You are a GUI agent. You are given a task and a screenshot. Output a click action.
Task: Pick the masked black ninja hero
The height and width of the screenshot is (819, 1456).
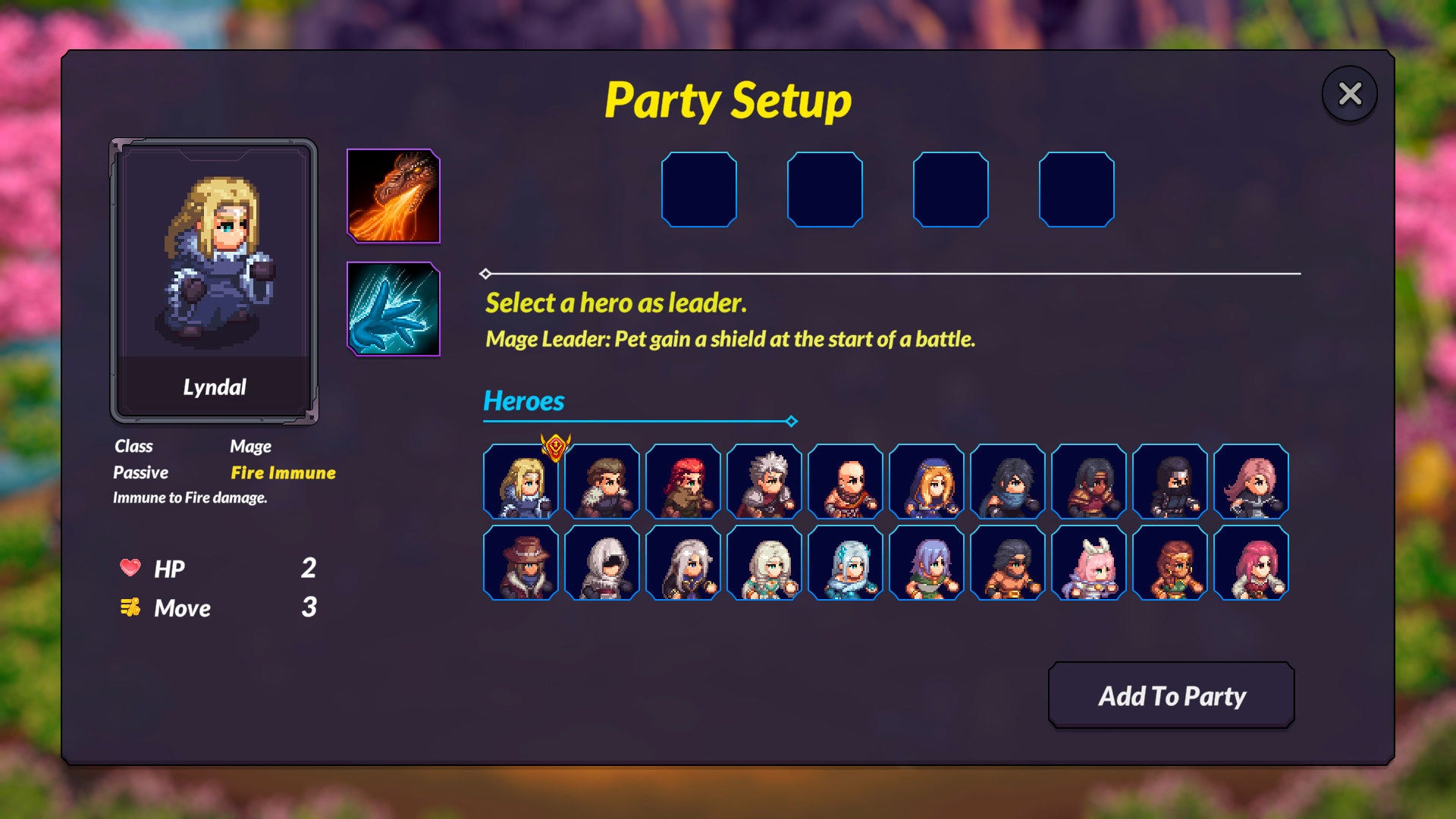(1170, 482)
